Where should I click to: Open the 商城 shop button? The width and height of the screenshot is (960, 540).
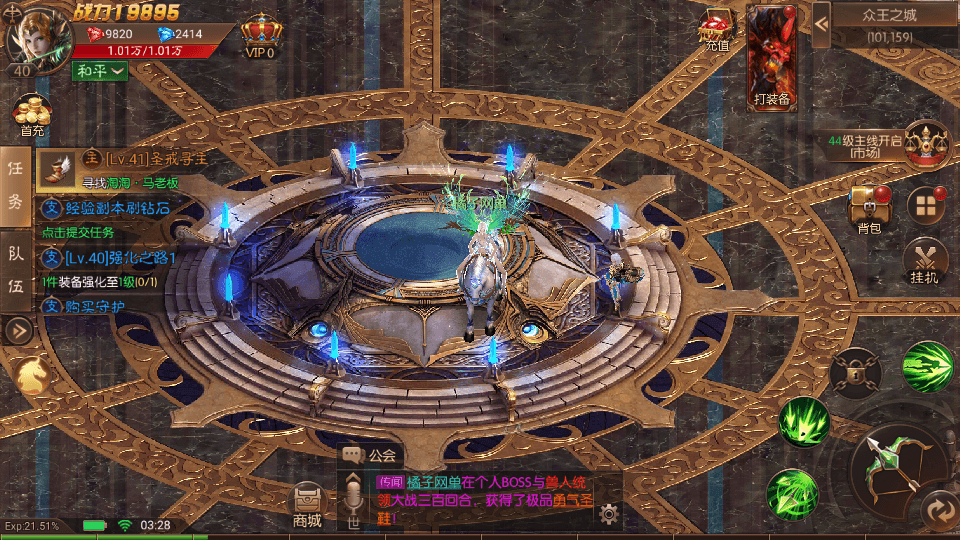[x=307, y=505]
